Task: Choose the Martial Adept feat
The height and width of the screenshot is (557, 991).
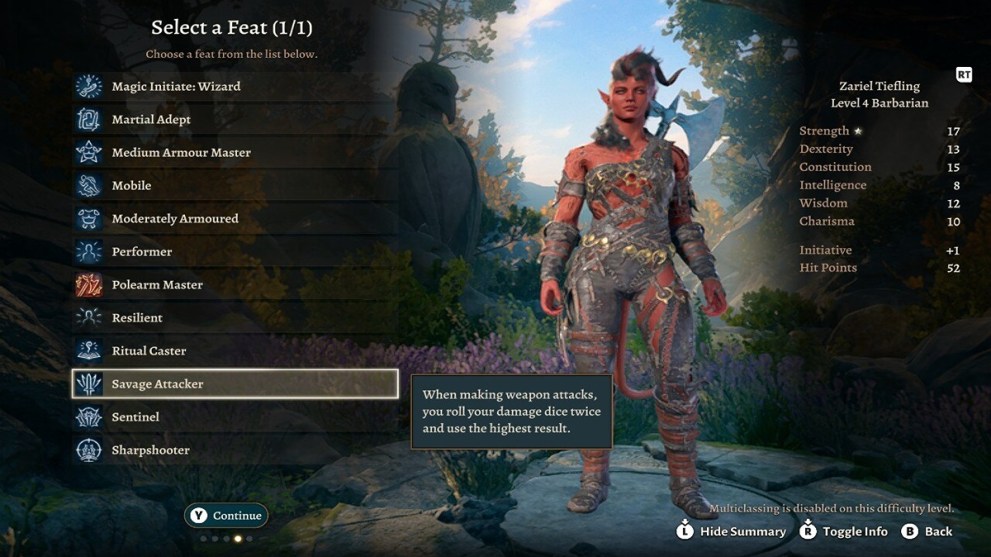Action: pos(151,120)
